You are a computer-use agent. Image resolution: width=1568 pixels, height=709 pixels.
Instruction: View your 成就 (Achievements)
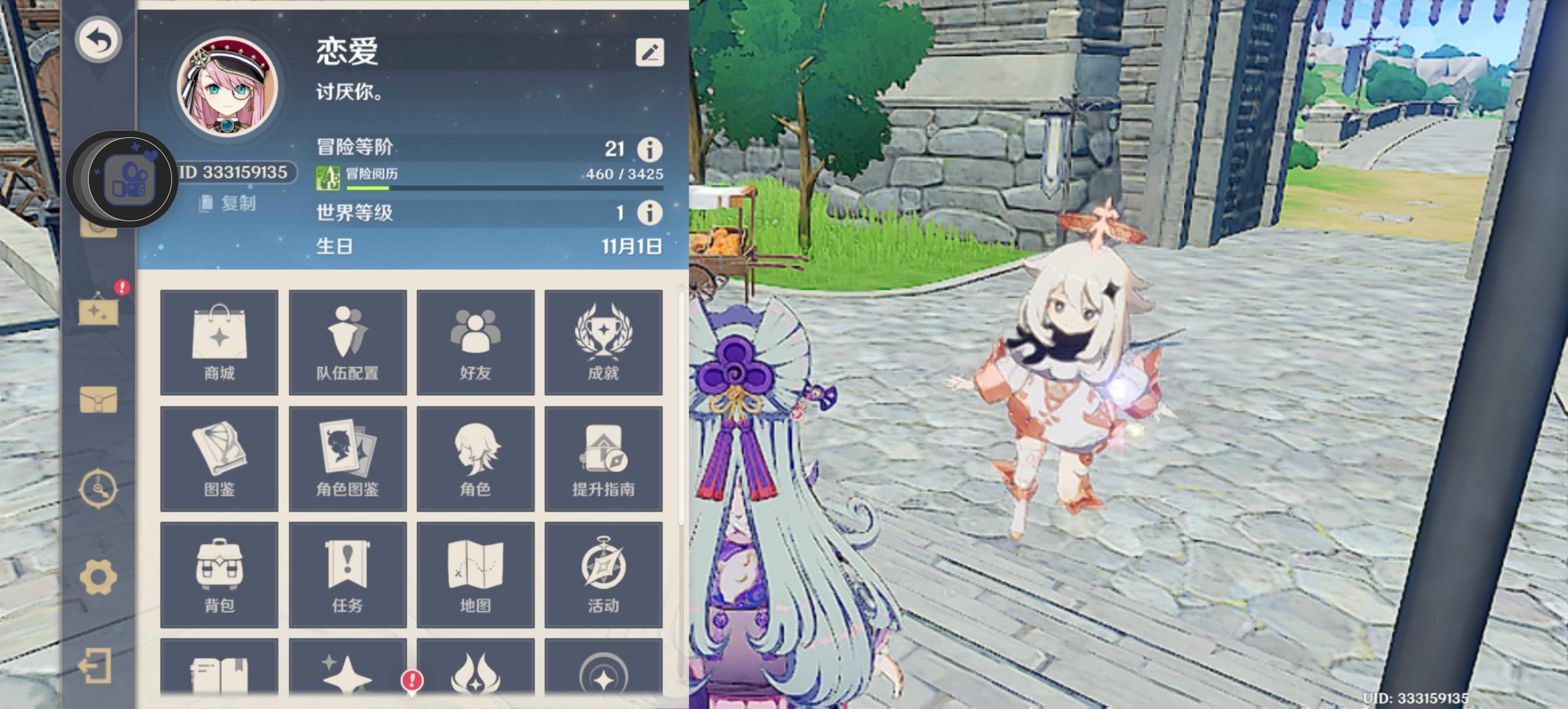603,343
